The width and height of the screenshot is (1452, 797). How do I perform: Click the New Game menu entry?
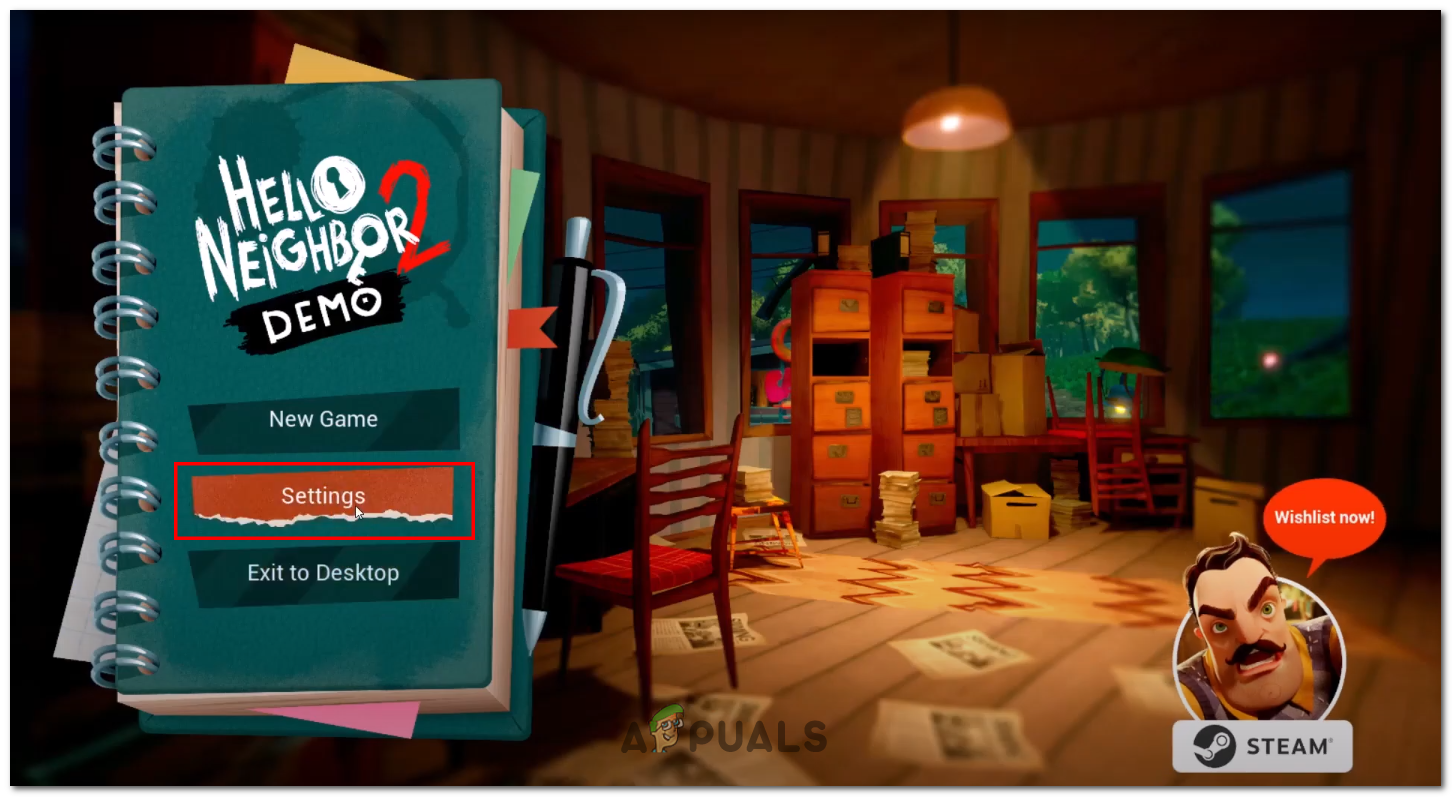pyautogui.click(x=323, y=419)
